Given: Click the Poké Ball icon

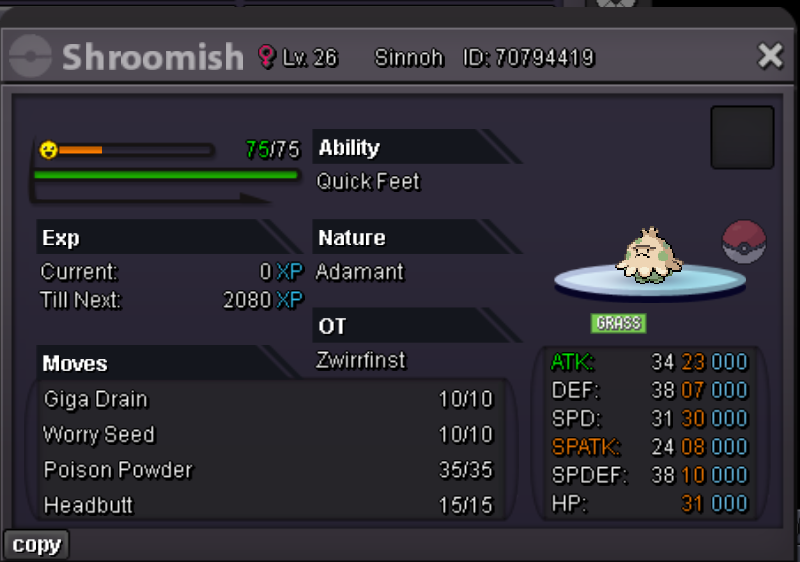Looking at the screenshot, I should (x=744, y=243).
